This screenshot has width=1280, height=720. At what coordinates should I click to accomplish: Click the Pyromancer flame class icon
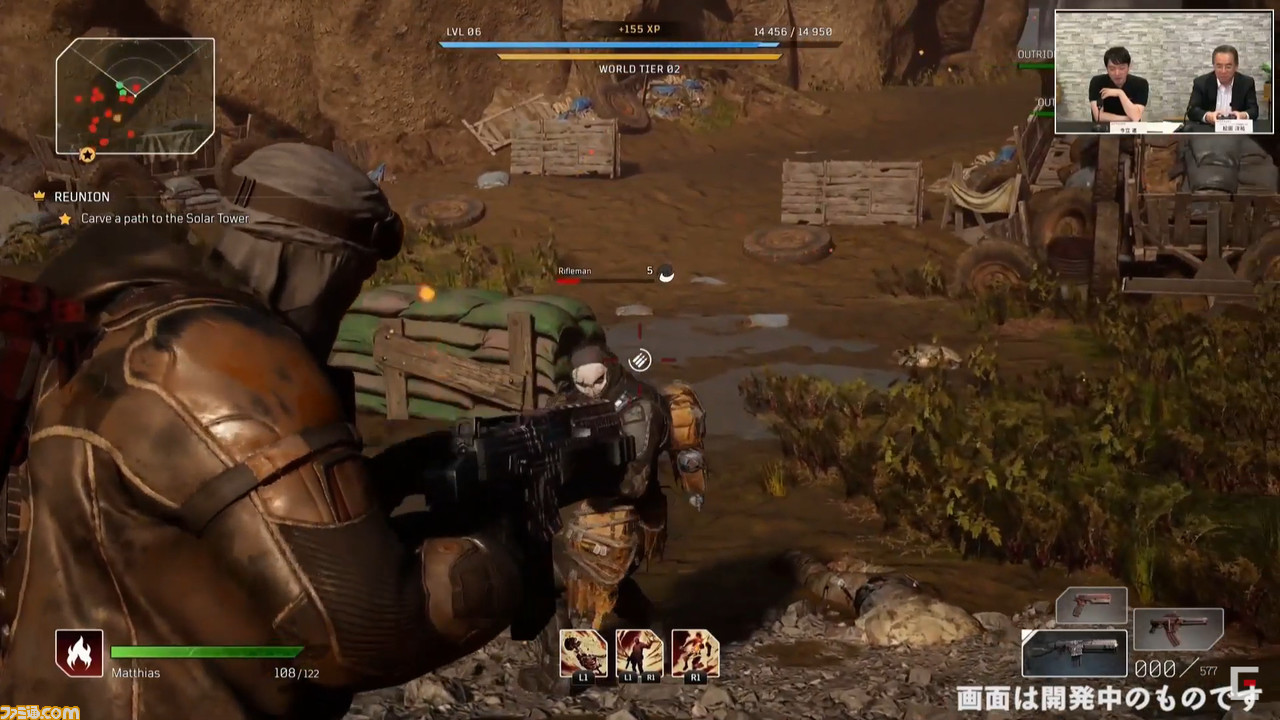tap(79, 653)
